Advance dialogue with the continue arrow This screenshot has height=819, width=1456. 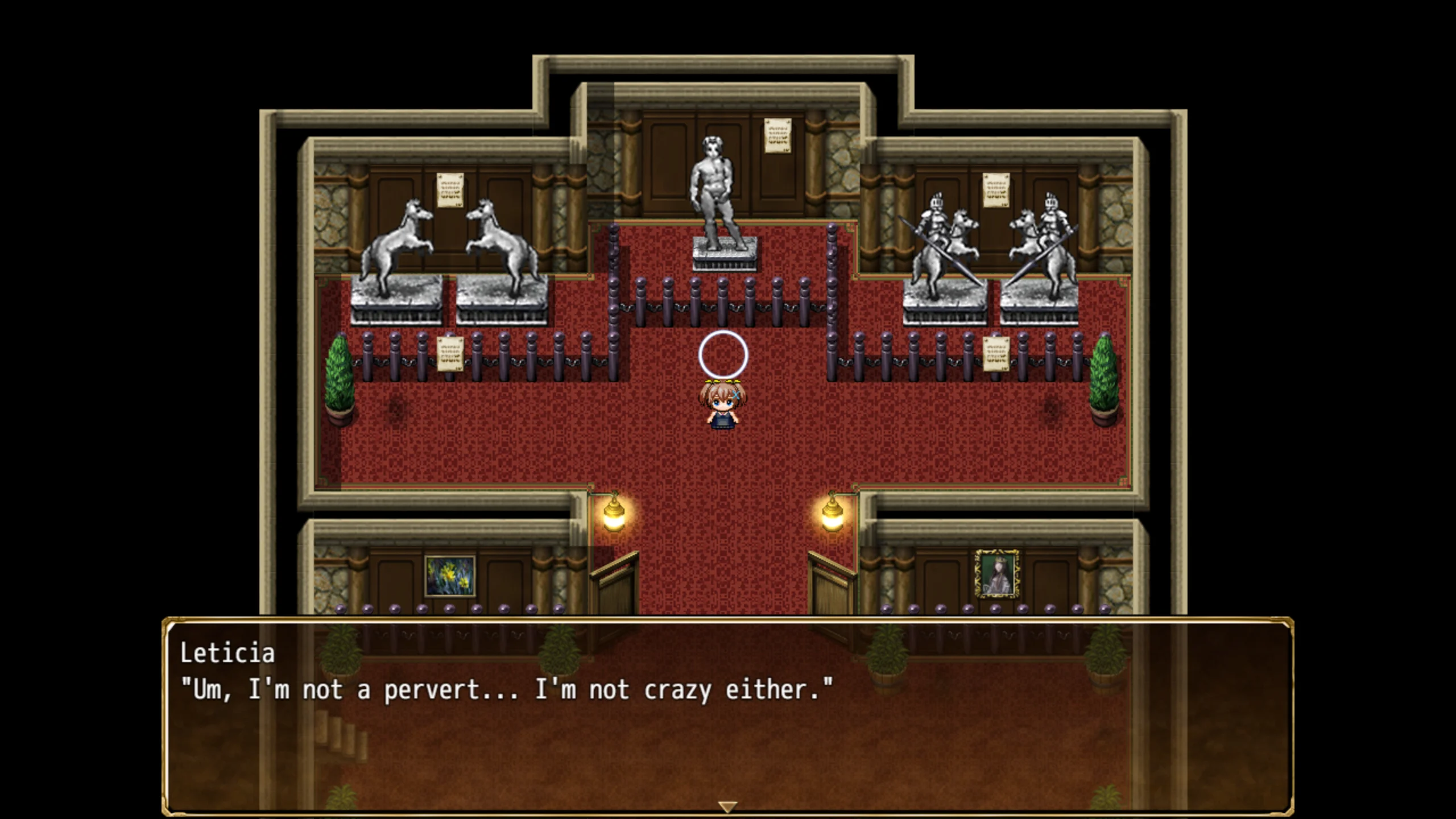coord(727,806)
